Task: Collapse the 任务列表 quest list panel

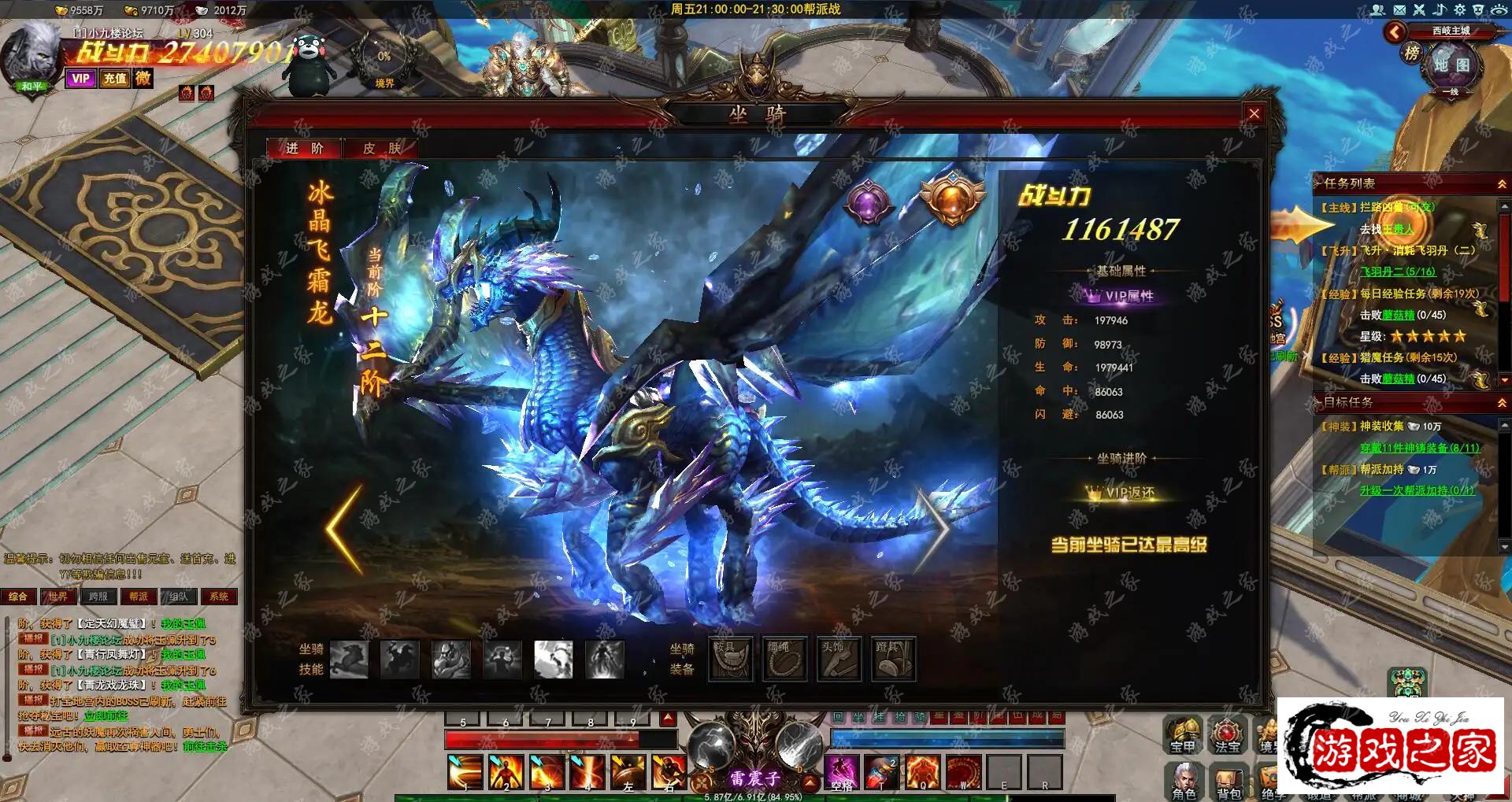Action: (1502, 184)
